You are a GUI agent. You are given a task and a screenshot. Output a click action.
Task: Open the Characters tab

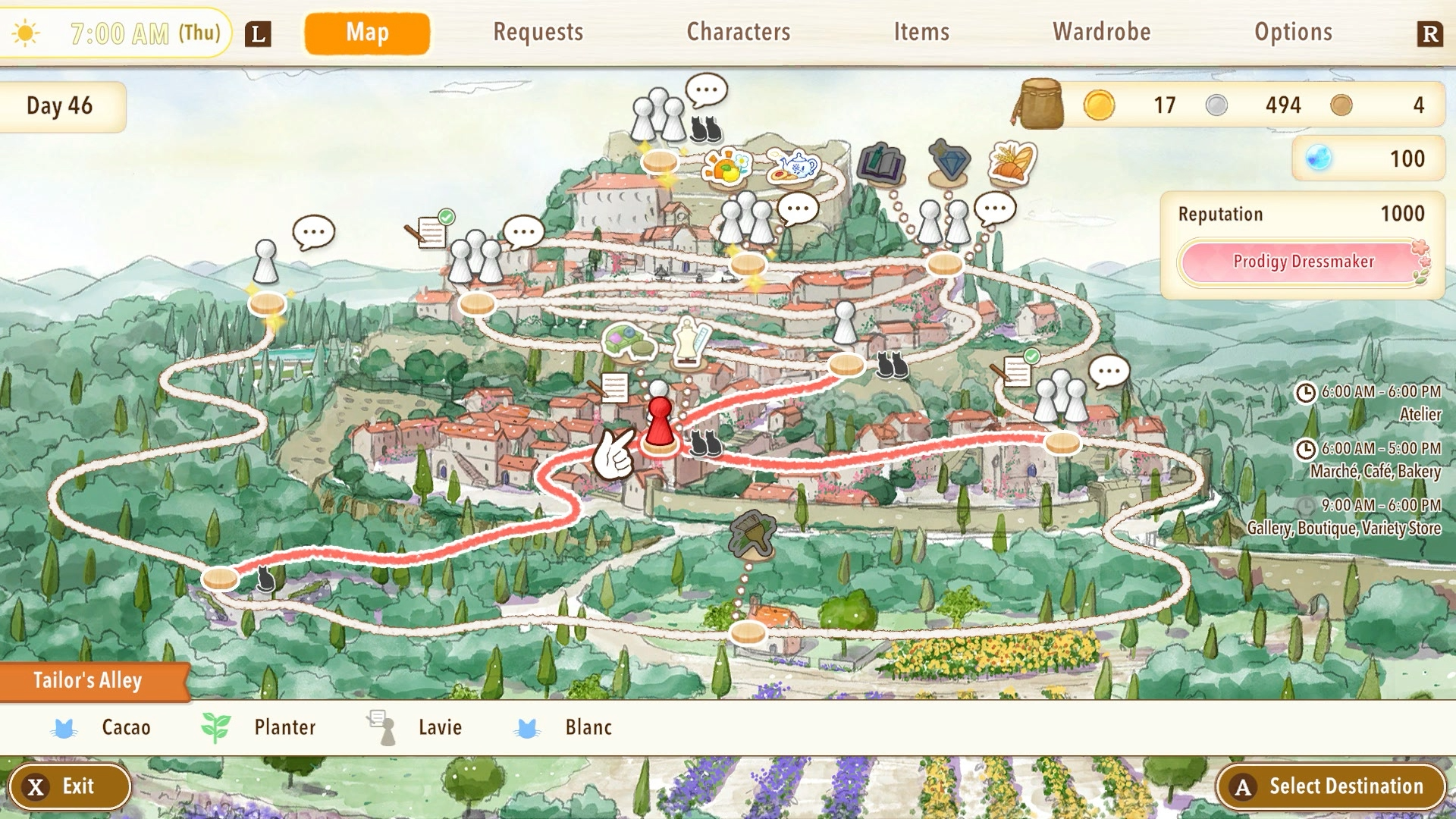(738, 32)
